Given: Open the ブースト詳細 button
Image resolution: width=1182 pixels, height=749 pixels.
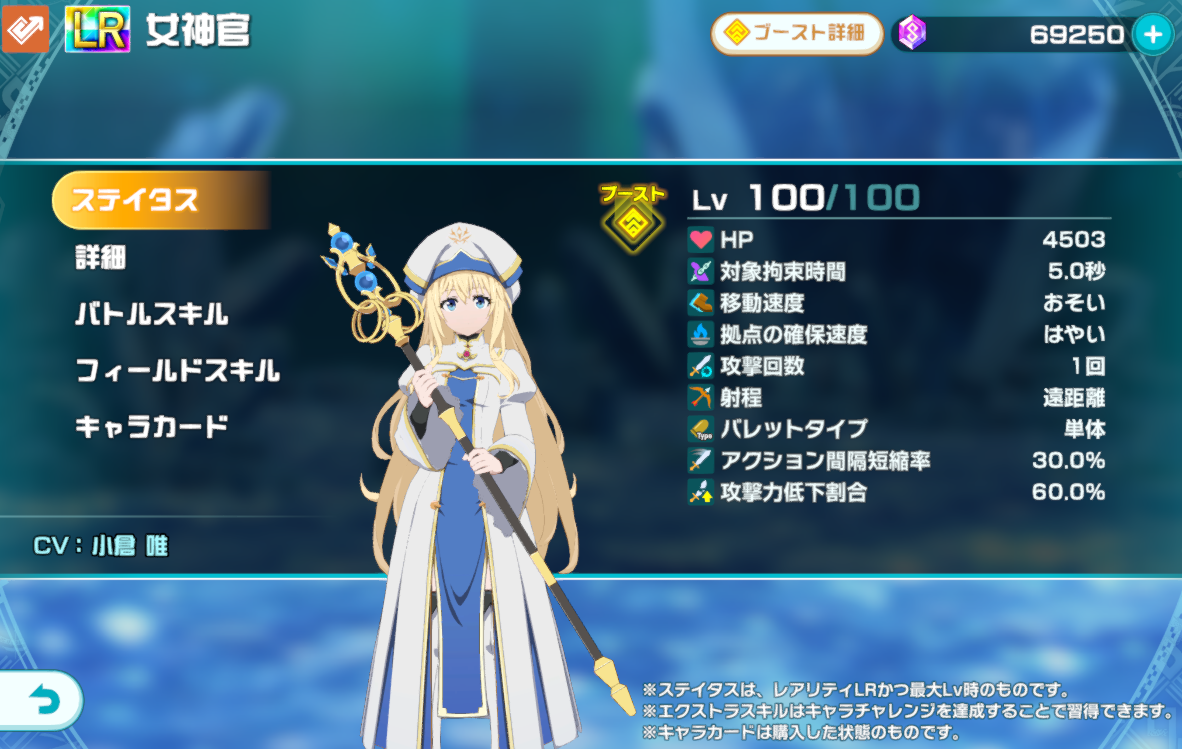Looking at the screenshot, I should [796, 34].
